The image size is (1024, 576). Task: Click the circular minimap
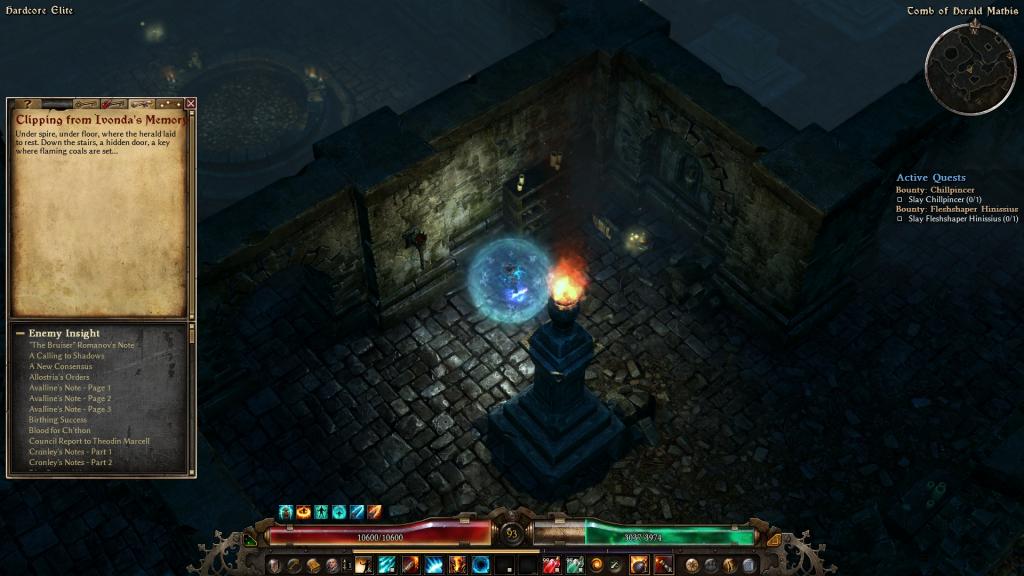969,69
